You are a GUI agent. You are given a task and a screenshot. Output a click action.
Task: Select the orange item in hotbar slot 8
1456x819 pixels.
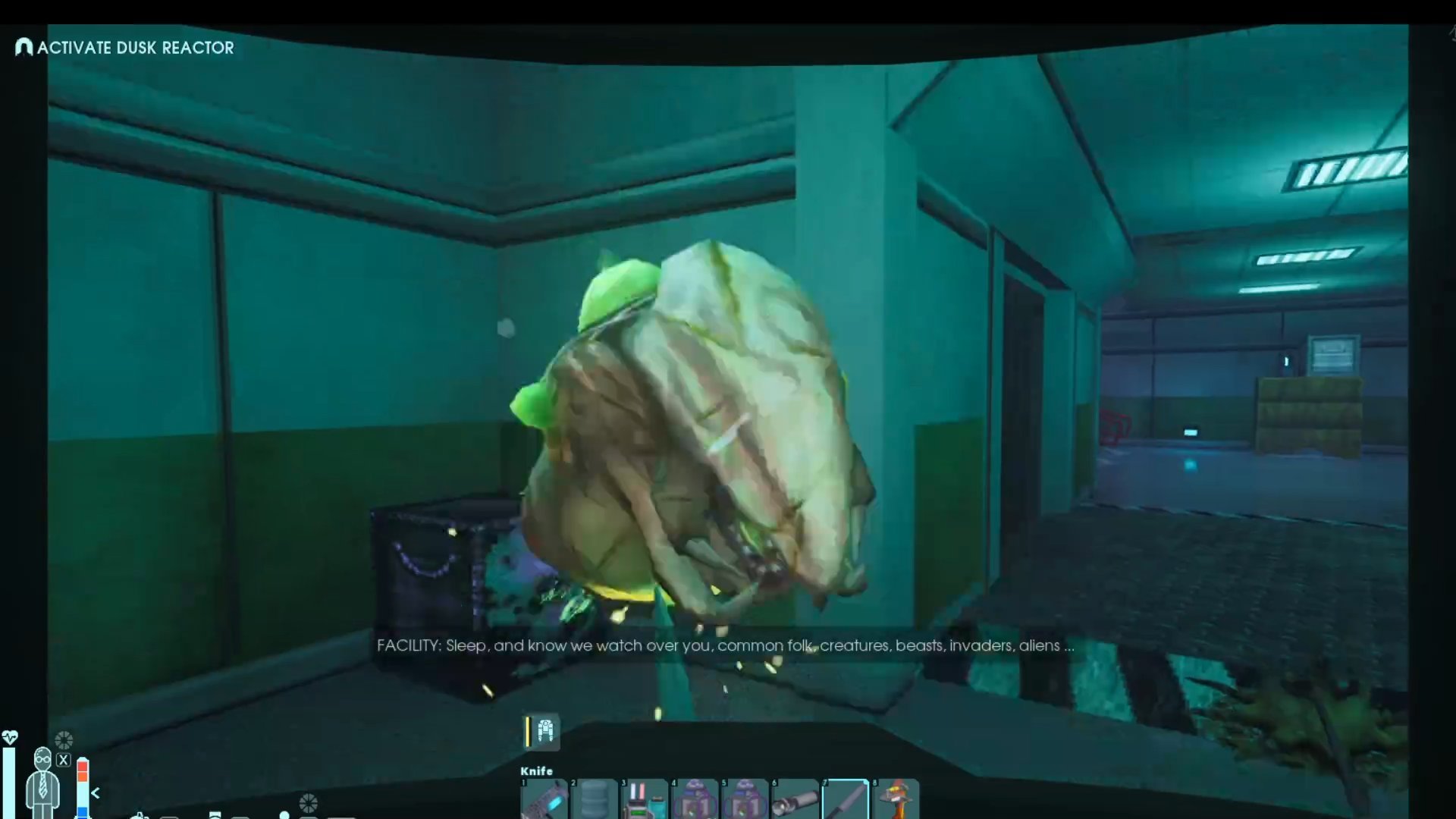point(896,800)
